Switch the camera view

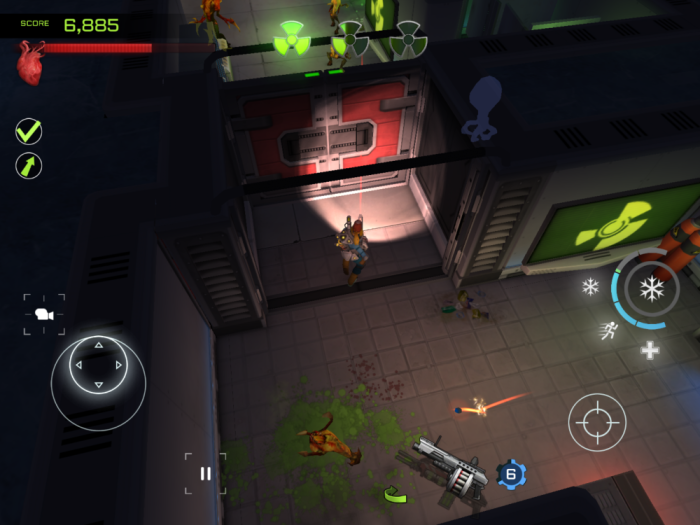[x=44, y=314]
